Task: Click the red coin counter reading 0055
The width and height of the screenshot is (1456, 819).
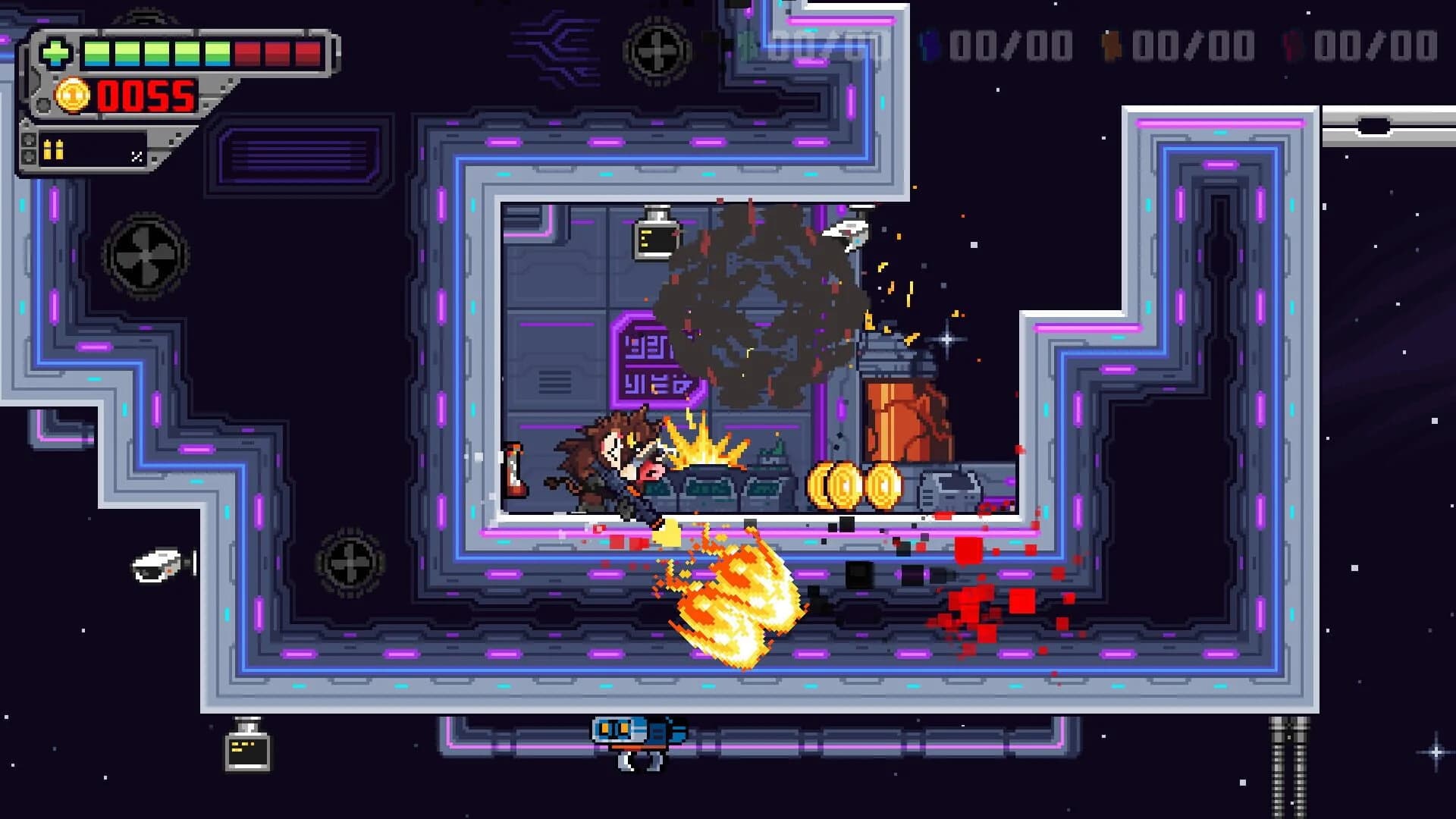Action: (x=144, y=97)
